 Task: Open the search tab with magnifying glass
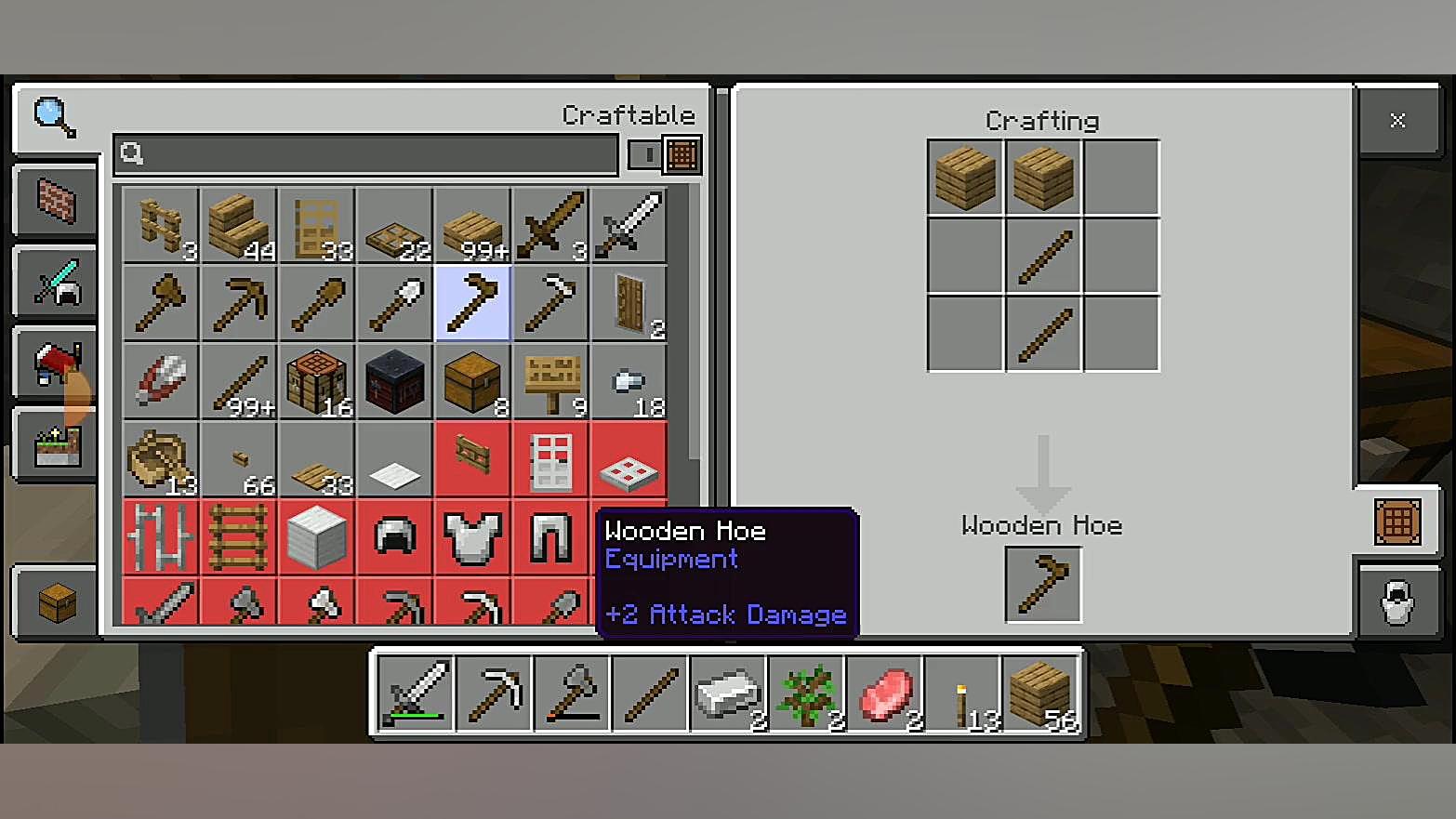(x=54, y=117)
